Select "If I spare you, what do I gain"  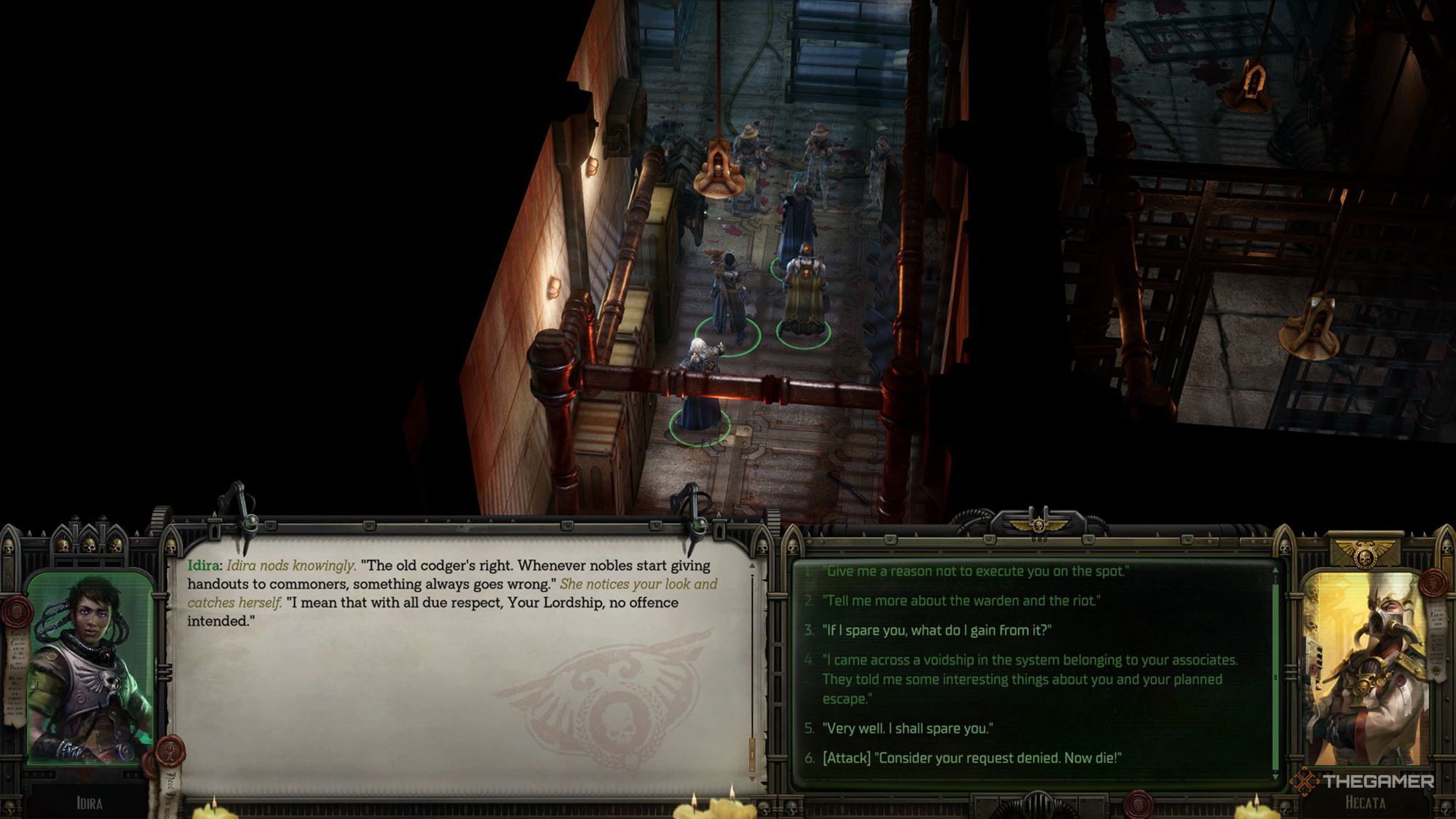pyautogui.click(x=937, y=630)
